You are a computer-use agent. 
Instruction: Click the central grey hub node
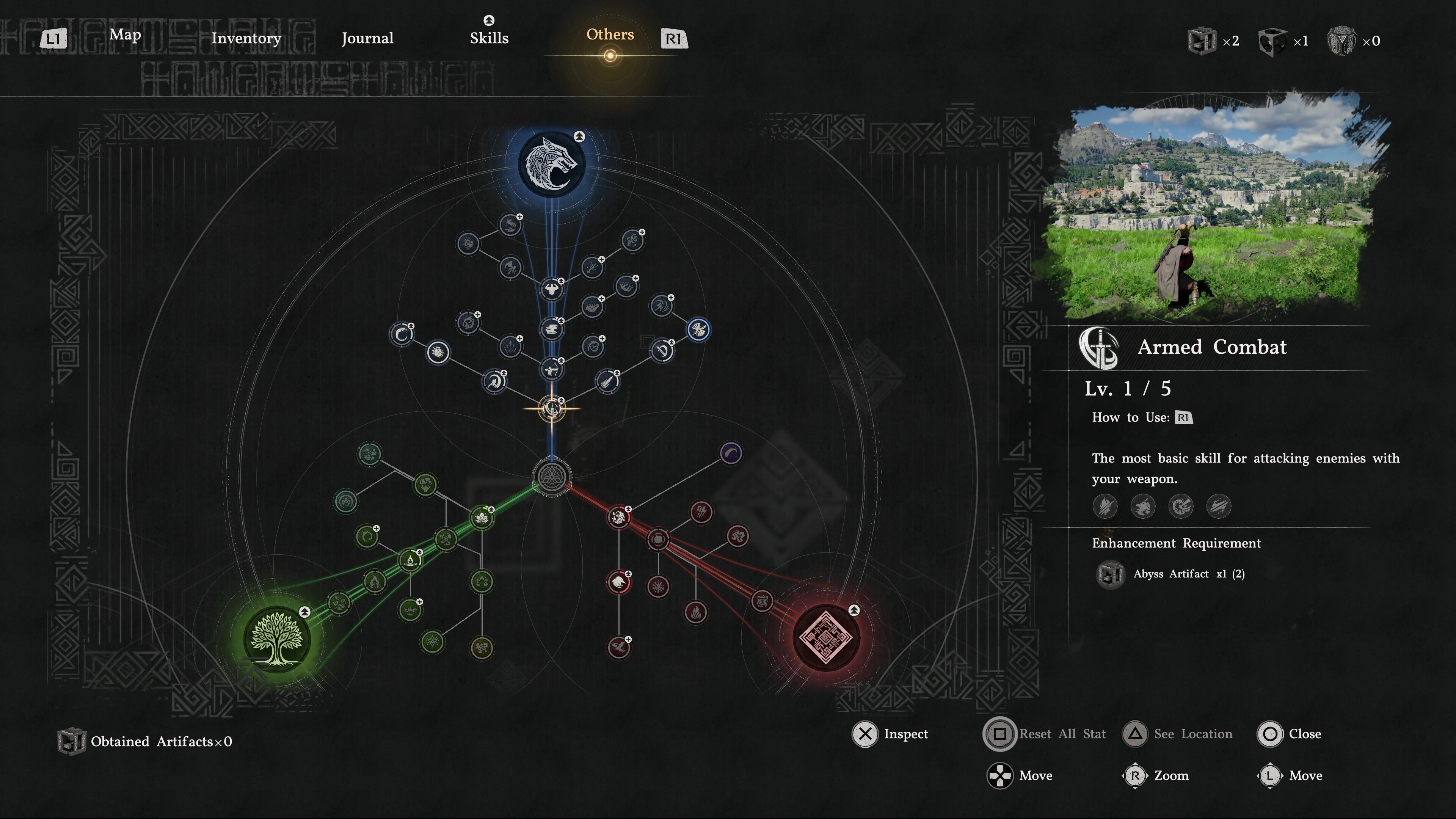click(552, 477)
